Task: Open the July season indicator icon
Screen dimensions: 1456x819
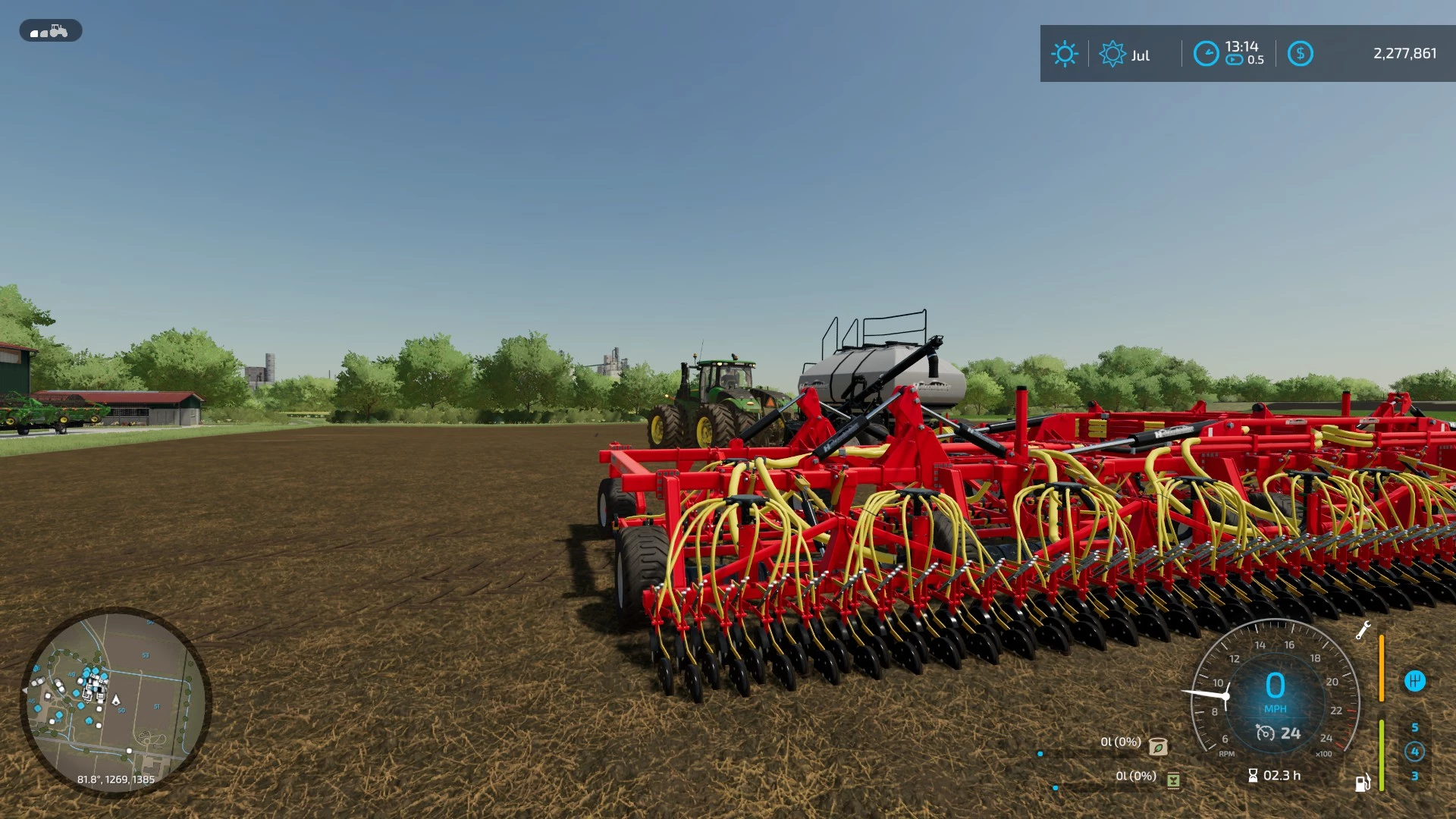Action: pyautogui.click(x=1112, y=54)
